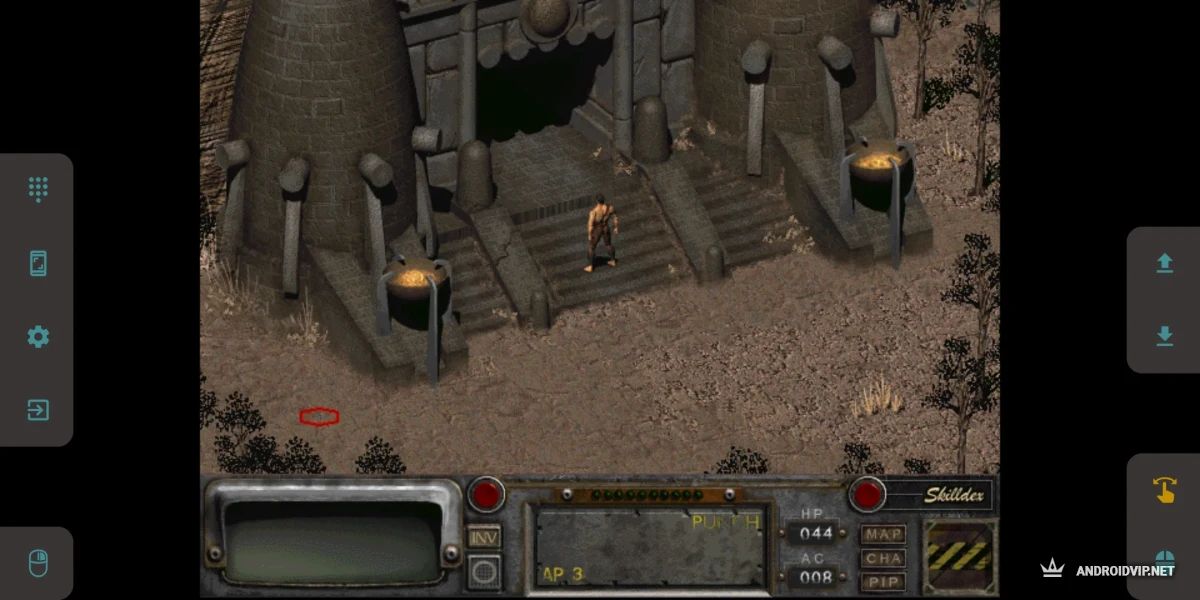
Task: Click the Punch active weapon slot
Action: point(649,546)
